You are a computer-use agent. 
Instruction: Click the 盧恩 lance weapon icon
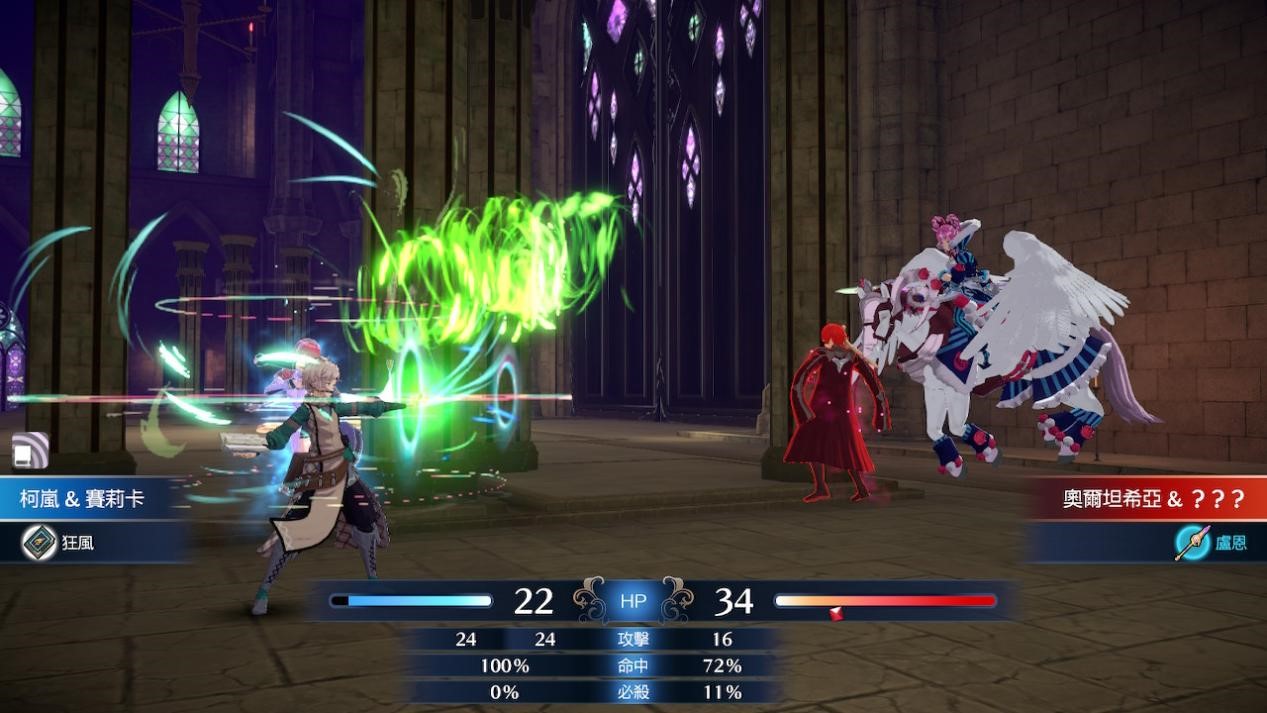[1191, 542]
